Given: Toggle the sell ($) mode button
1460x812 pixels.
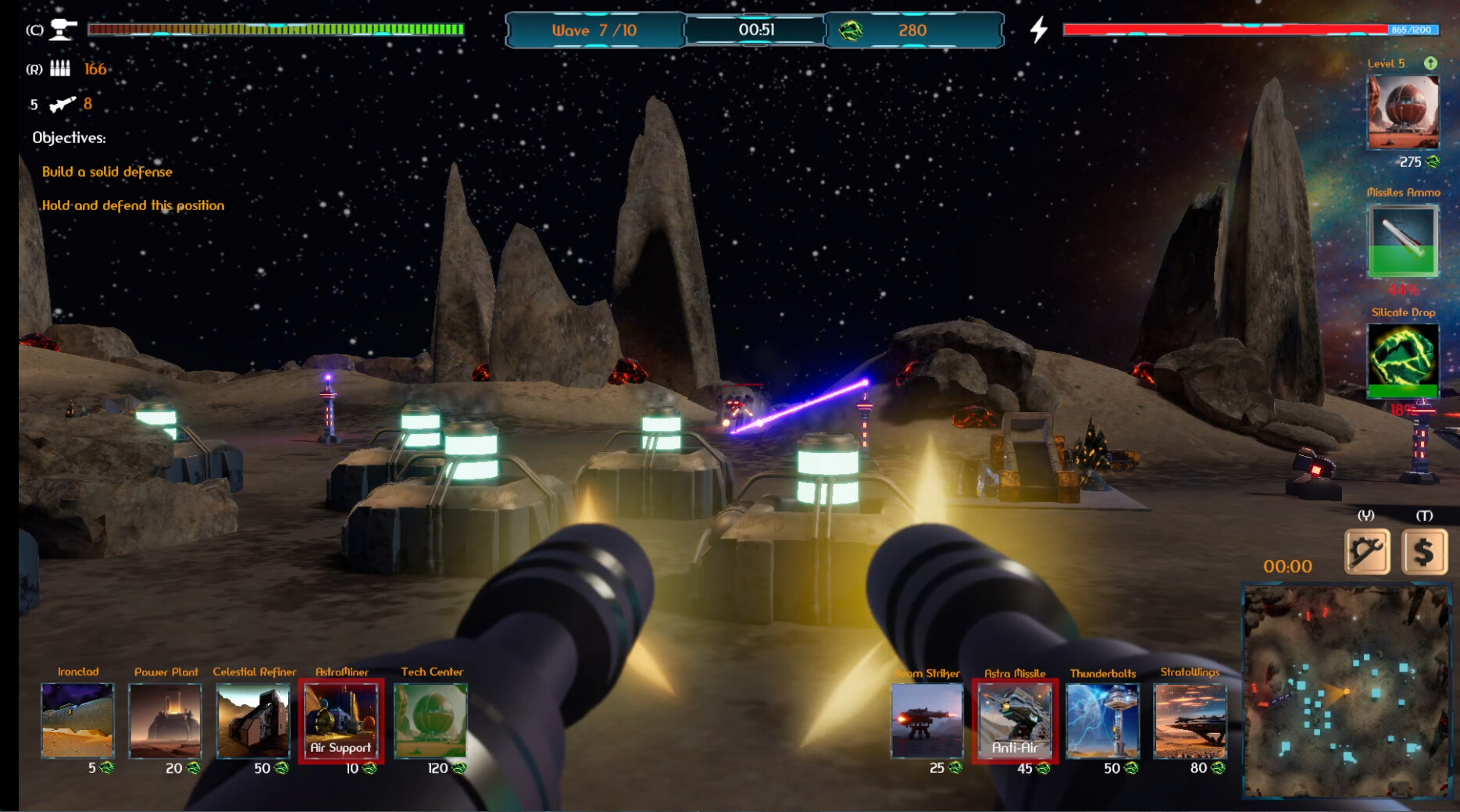Looking at the screenshot, I should tap(1426, 551).
